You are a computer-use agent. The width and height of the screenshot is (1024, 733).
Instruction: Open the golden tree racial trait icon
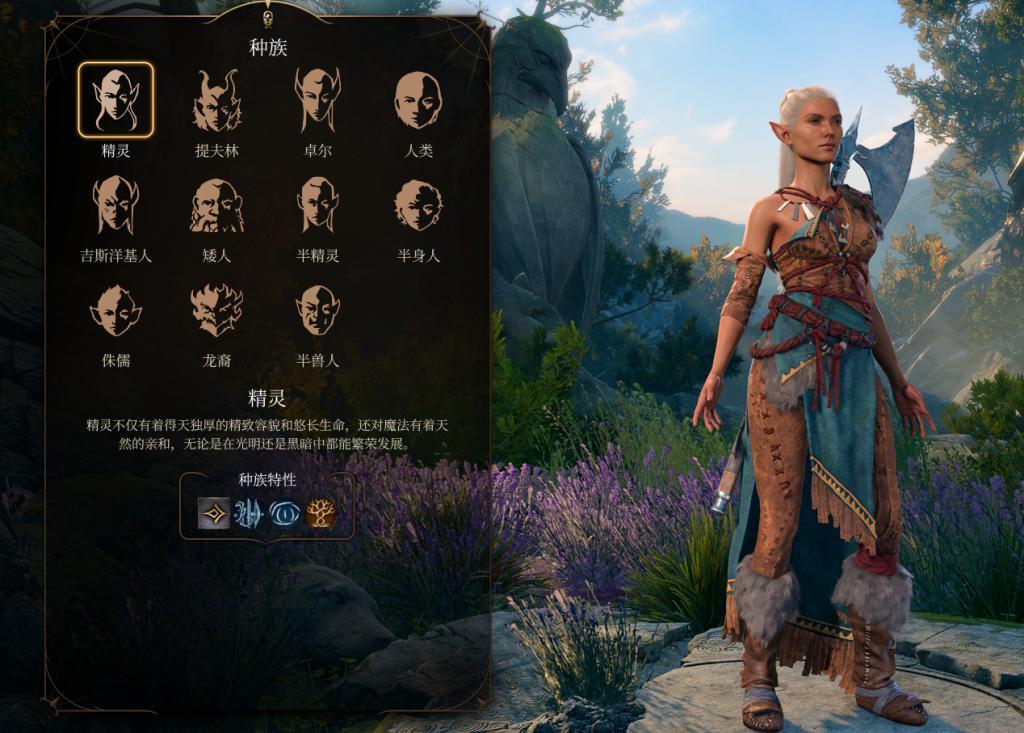[x=321, y=513]
